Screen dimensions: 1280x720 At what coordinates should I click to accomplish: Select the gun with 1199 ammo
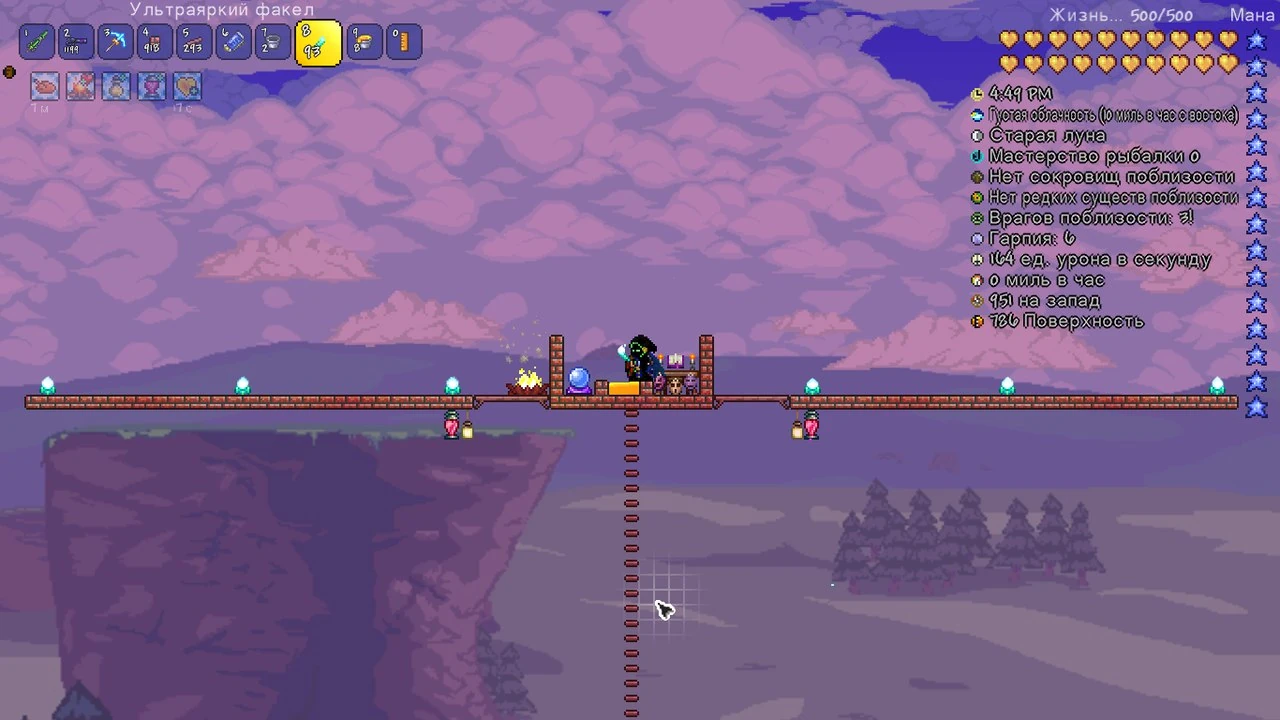tap(76, 42)
